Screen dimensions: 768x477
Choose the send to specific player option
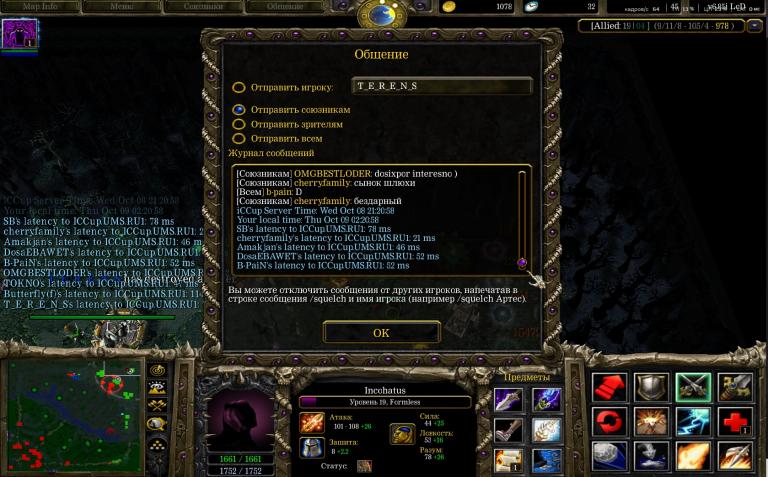pos(239,87)
